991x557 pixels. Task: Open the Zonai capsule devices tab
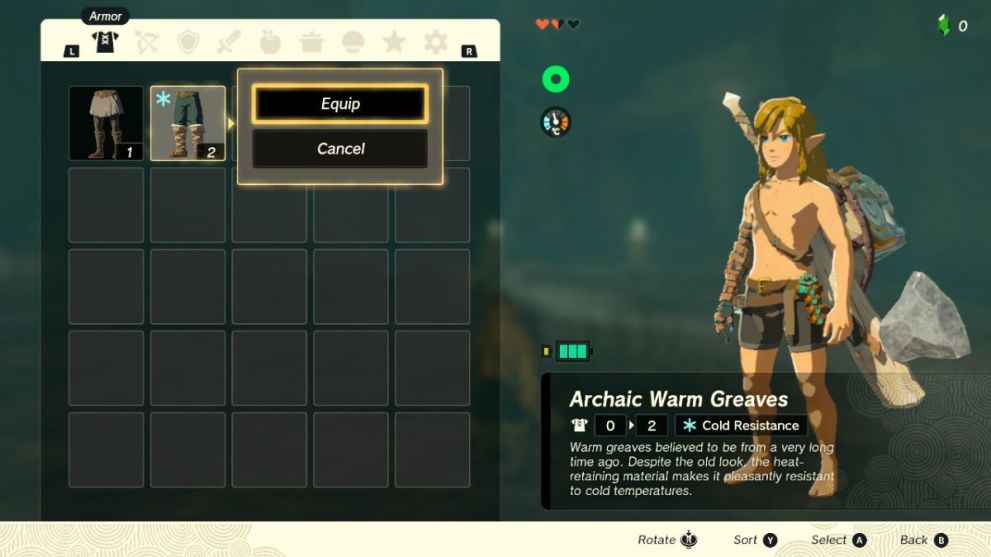(353, 42)
